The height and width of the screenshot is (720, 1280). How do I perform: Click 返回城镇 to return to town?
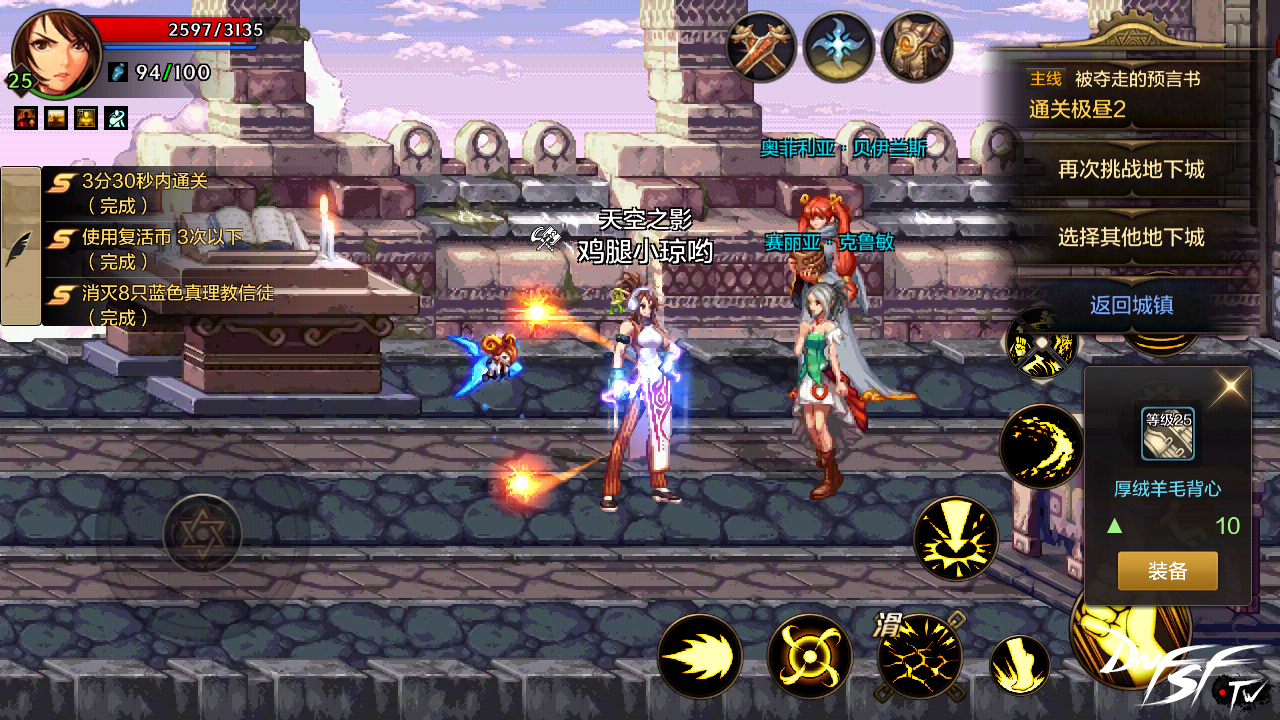click(x=1131, y=305)
